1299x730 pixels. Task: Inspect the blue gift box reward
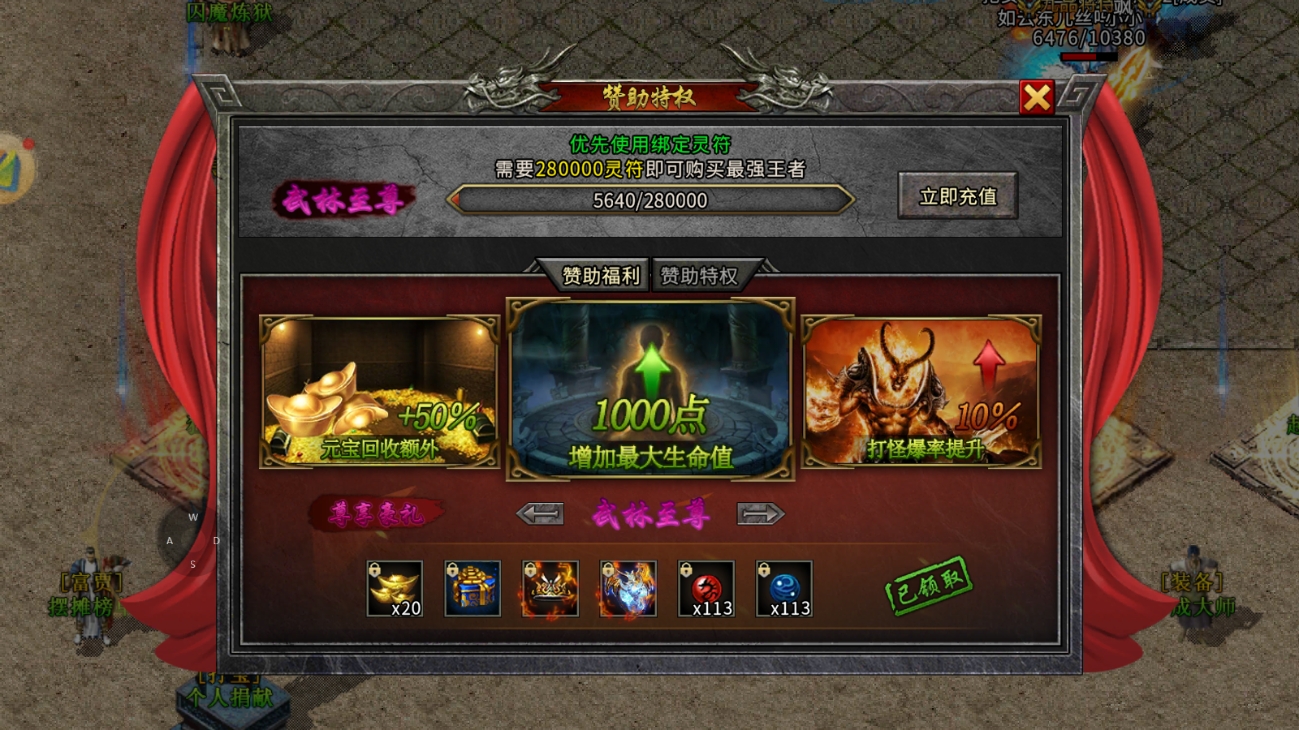(x=472, y=588)
